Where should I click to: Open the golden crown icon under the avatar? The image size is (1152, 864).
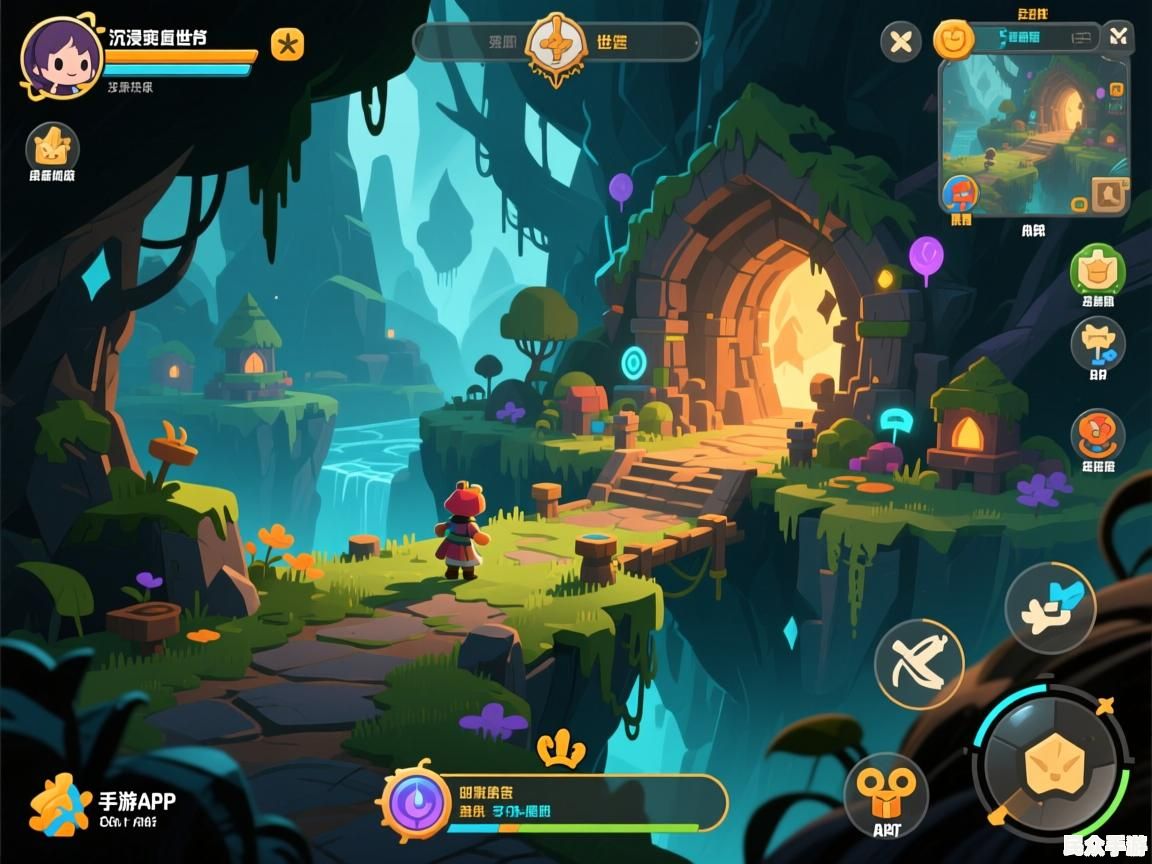[52, 148]
